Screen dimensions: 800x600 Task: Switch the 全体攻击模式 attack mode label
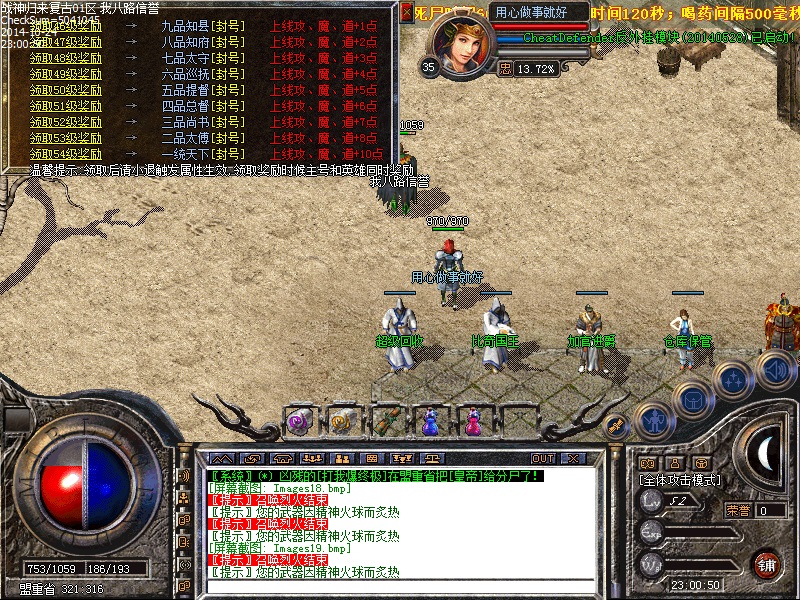681,480
